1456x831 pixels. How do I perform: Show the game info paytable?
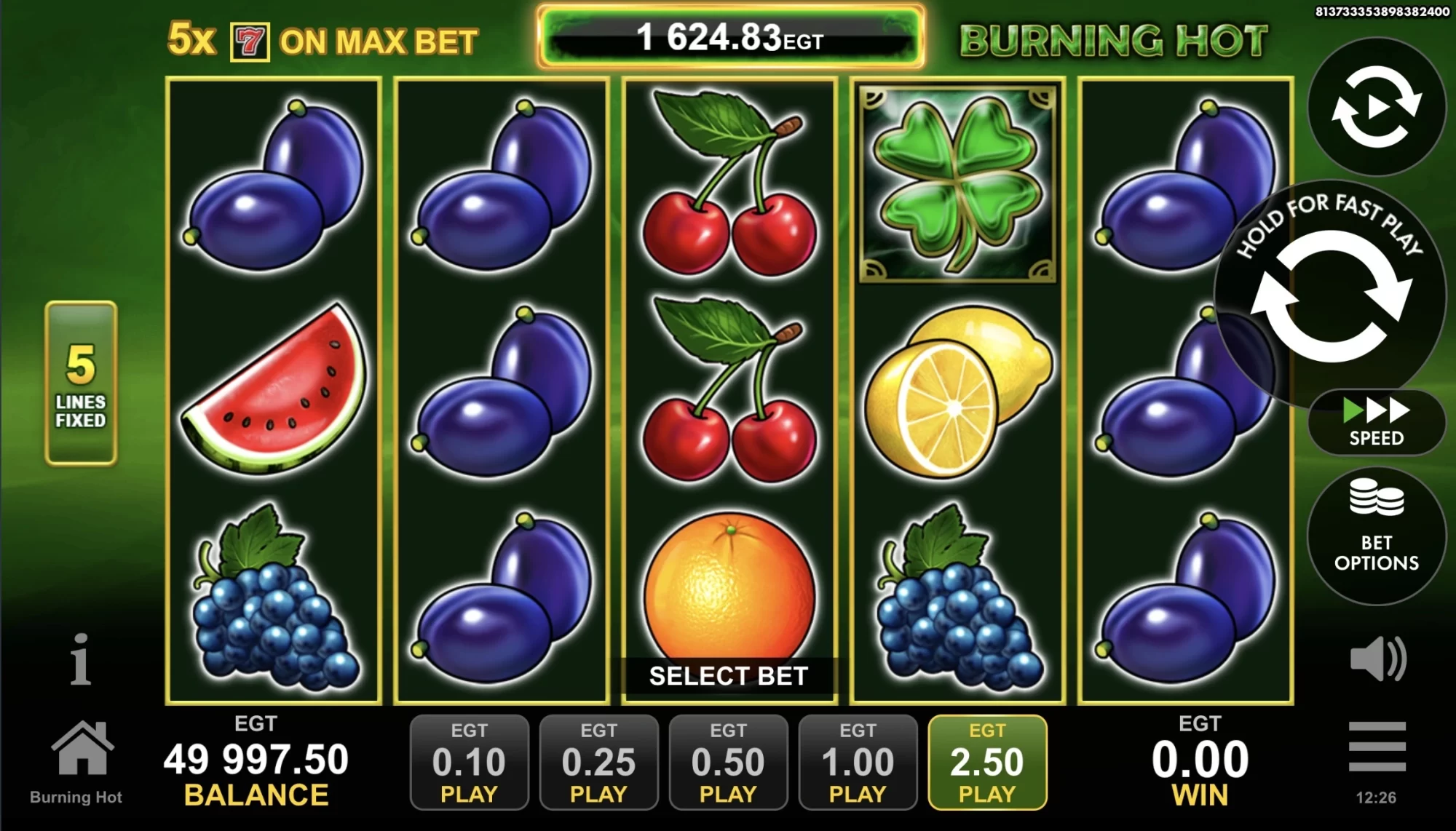click(80, 659)
